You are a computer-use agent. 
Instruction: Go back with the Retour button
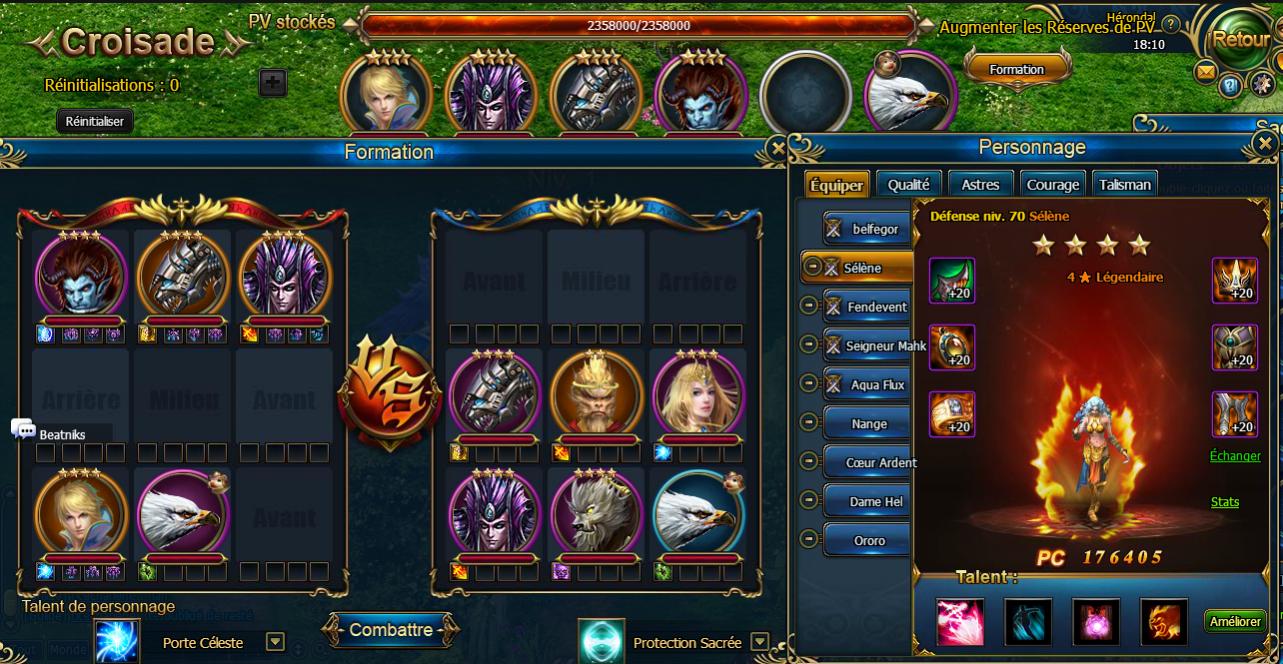tap(1239, 41)
